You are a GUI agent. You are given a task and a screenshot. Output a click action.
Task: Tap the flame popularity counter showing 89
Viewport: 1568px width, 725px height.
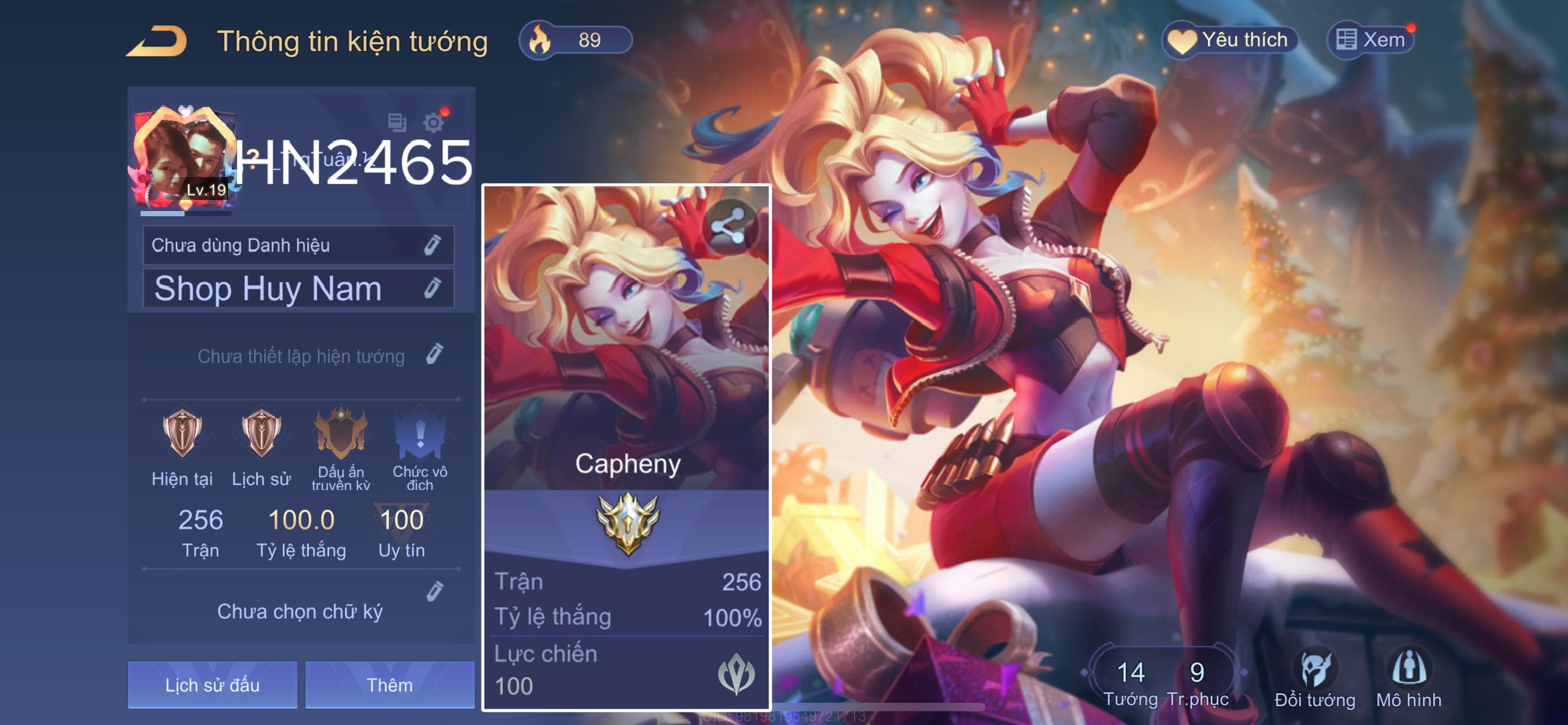coord(575,40)
